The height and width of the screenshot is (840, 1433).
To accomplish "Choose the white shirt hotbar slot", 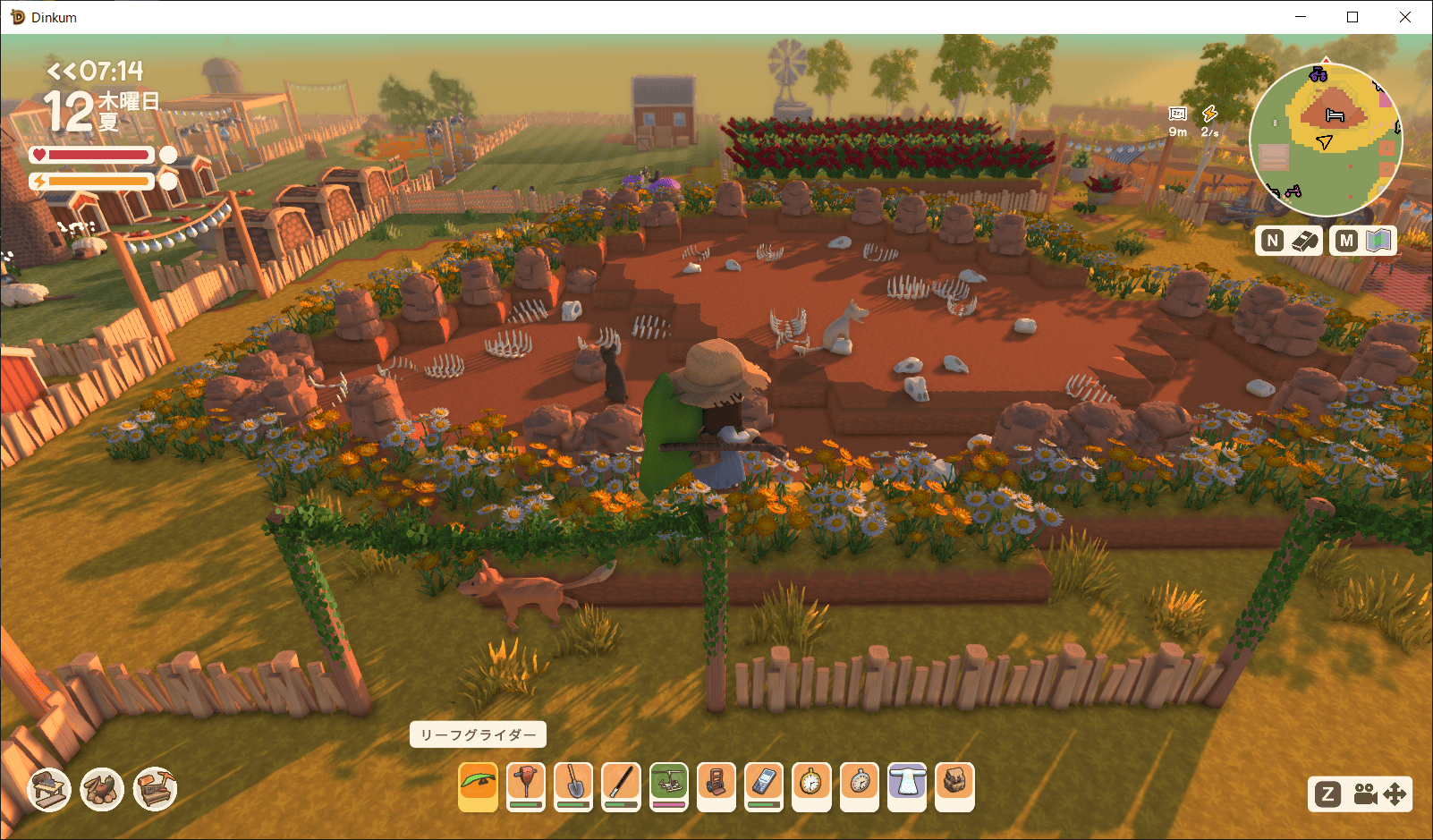I will pos(906,786).
